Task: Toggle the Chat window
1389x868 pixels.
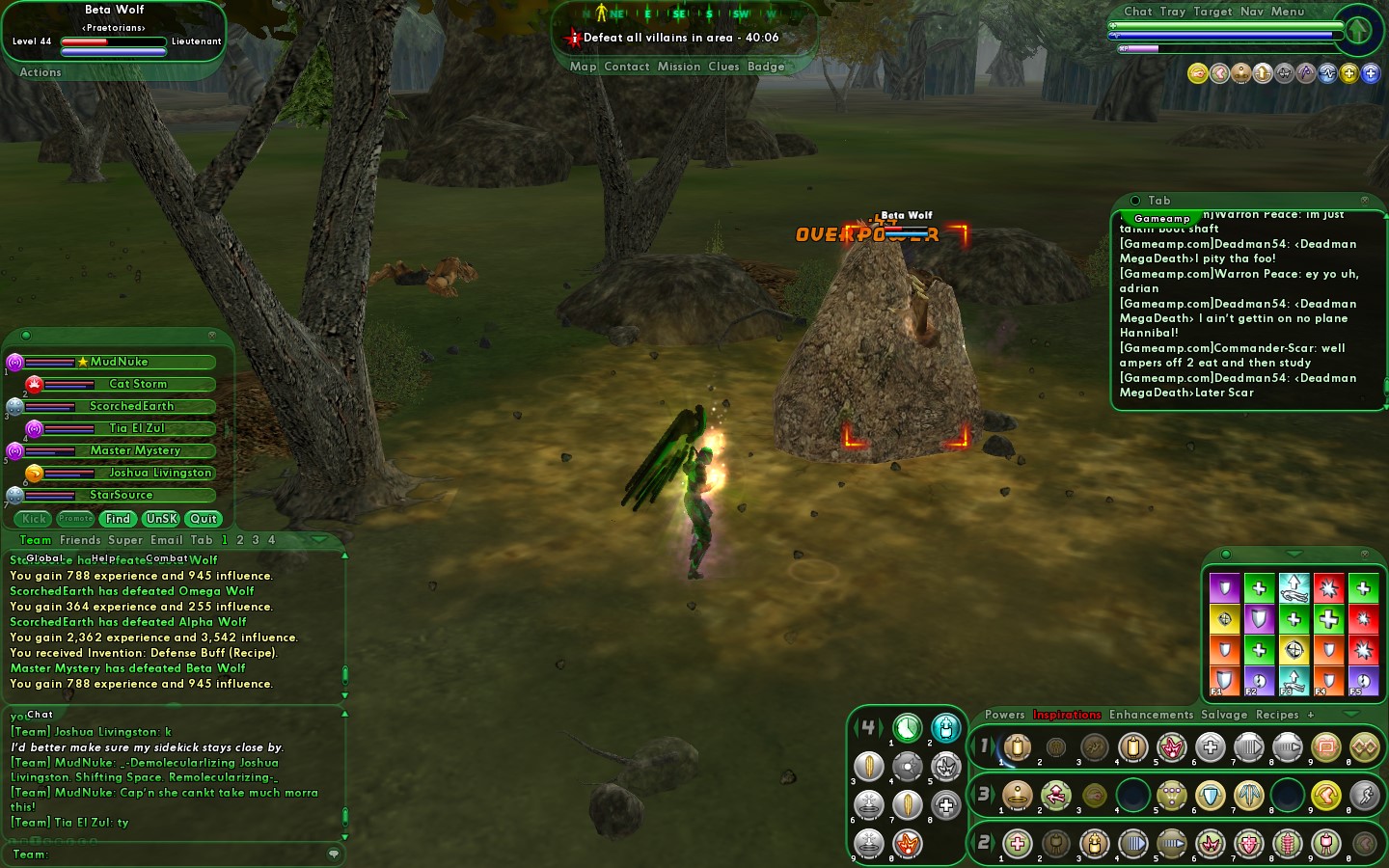Action: pos(1137,12)
